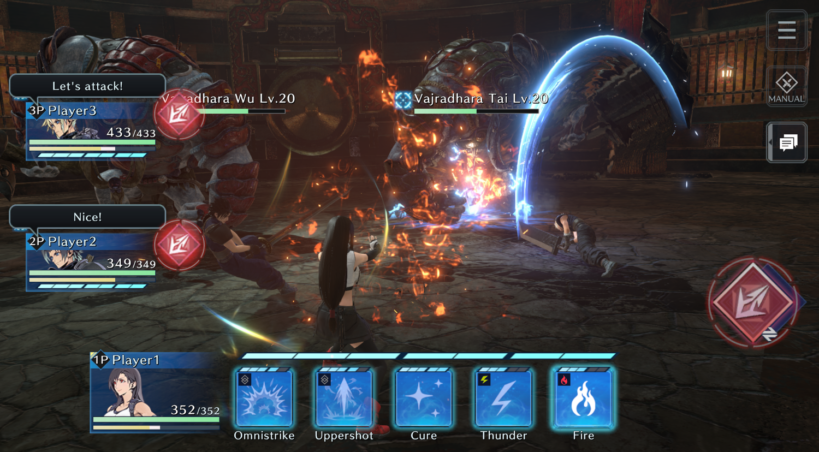Activate the Omnistrike ability
The height and width of the screenshot is (452, 819).
tap(264, 398)
